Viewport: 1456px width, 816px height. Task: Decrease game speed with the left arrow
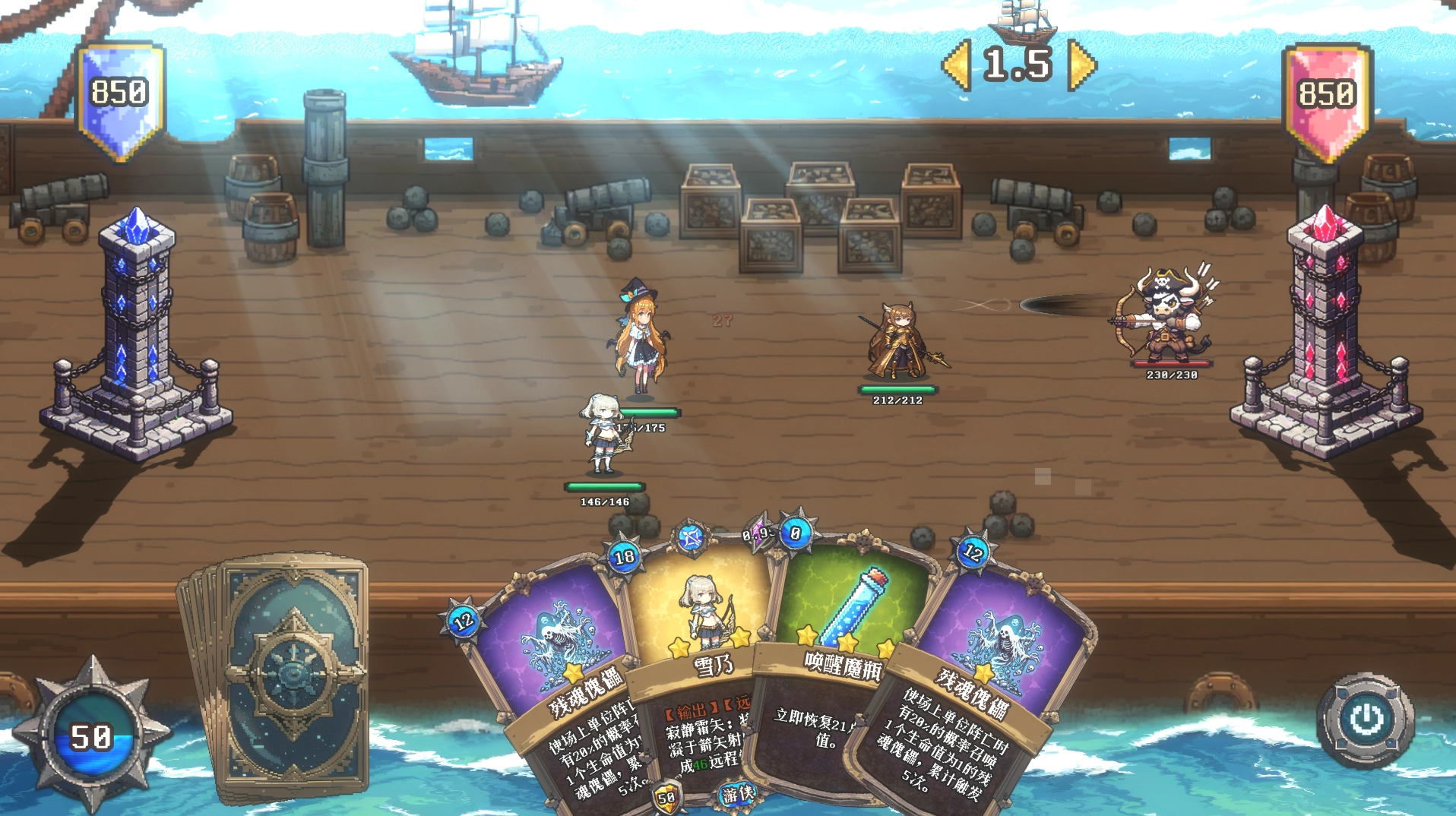(957, 65)
